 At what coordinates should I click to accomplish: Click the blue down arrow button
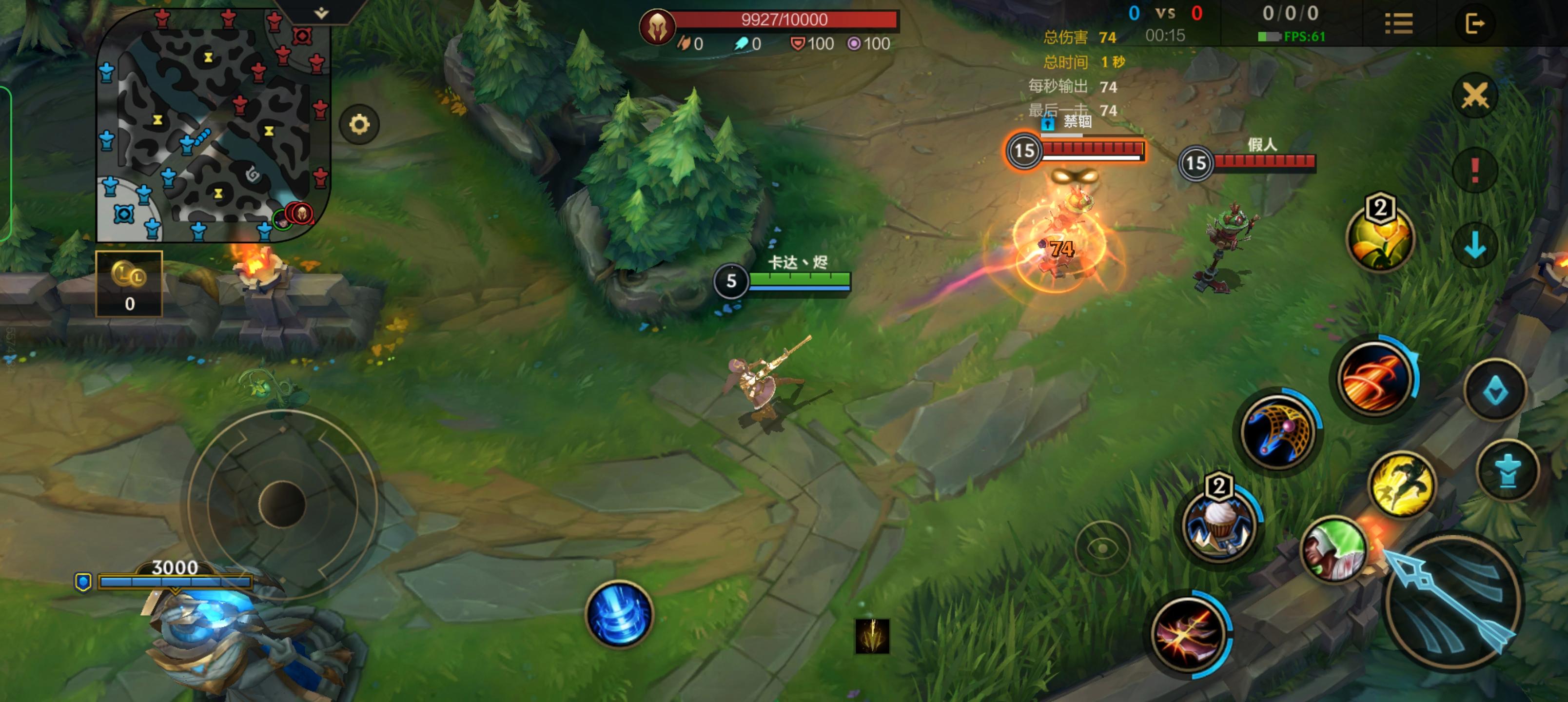click(1474, 245)
